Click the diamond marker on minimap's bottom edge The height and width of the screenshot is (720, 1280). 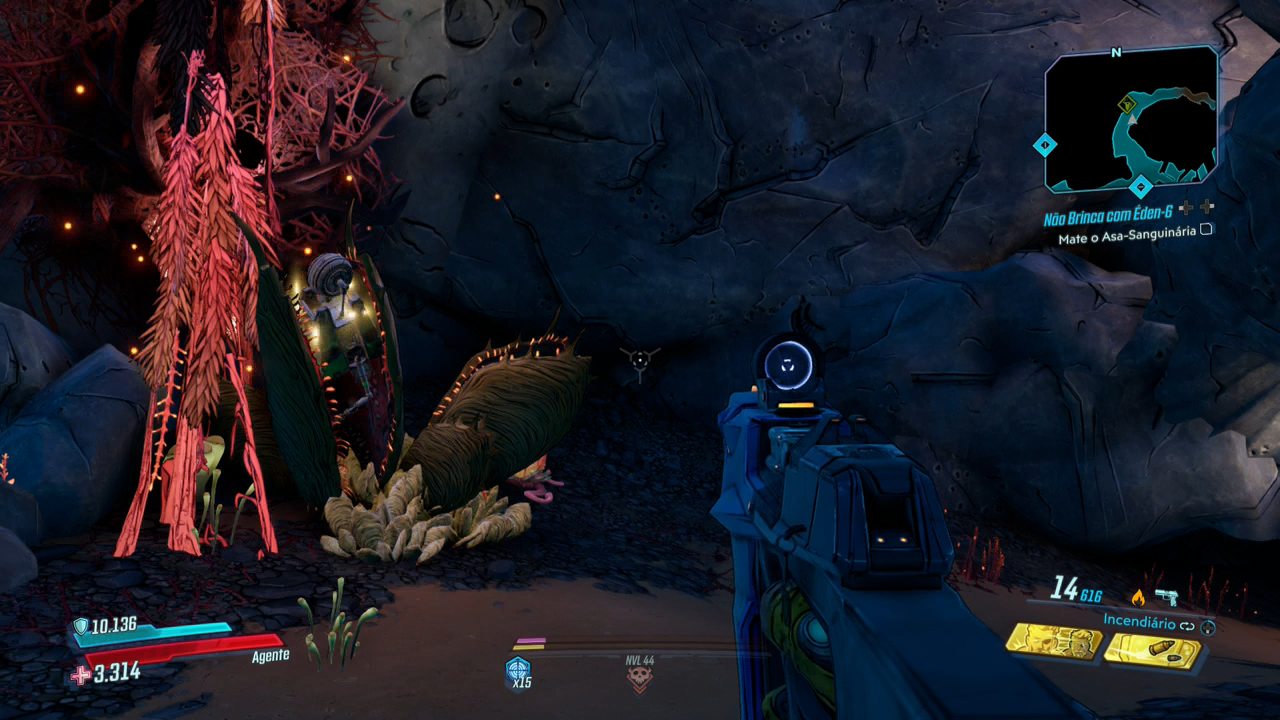1141,187
